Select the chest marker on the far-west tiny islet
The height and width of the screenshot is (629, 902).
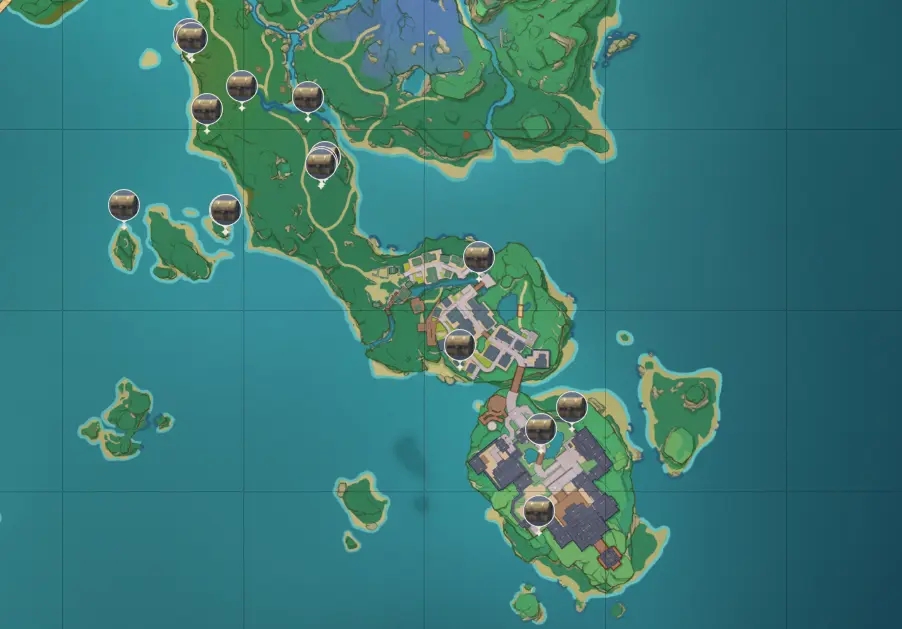(123, 205)
